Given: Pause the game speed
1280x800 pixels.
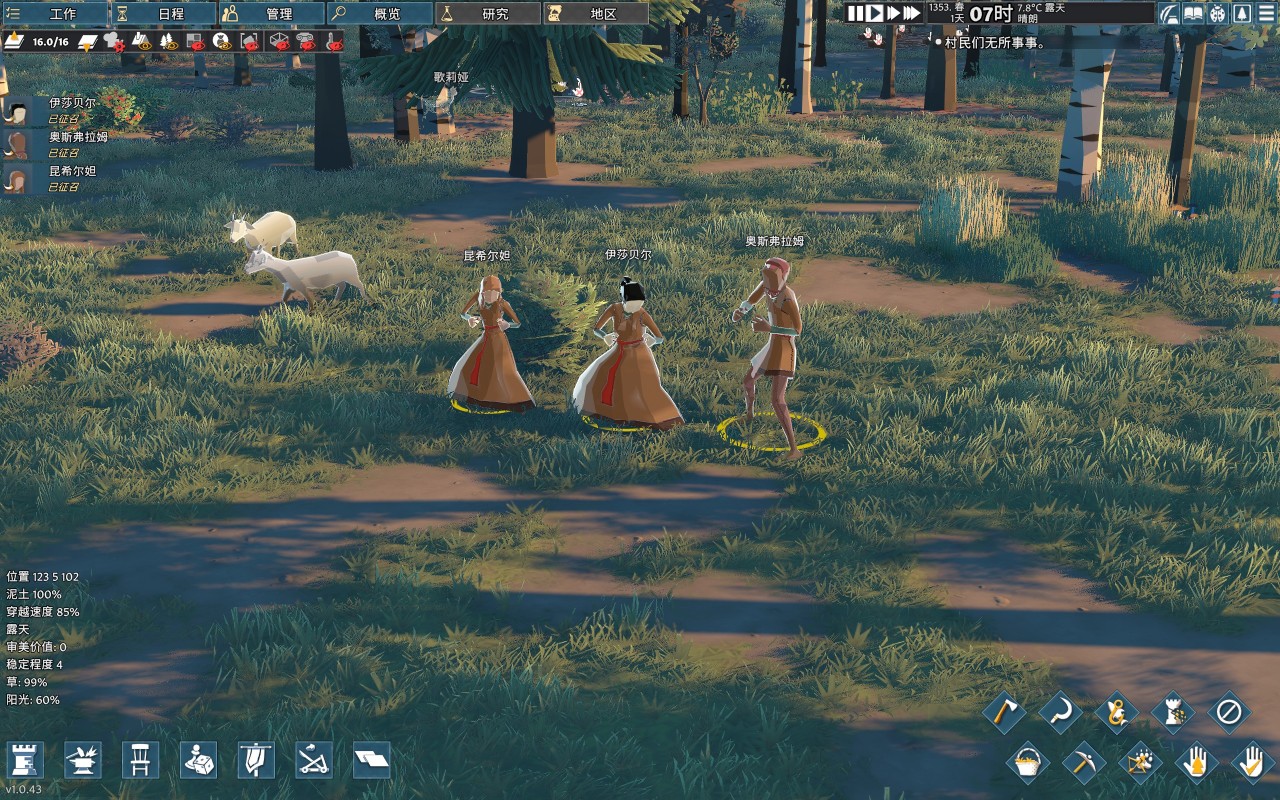Looking at the screenshot, I should (x=855, y=13).
